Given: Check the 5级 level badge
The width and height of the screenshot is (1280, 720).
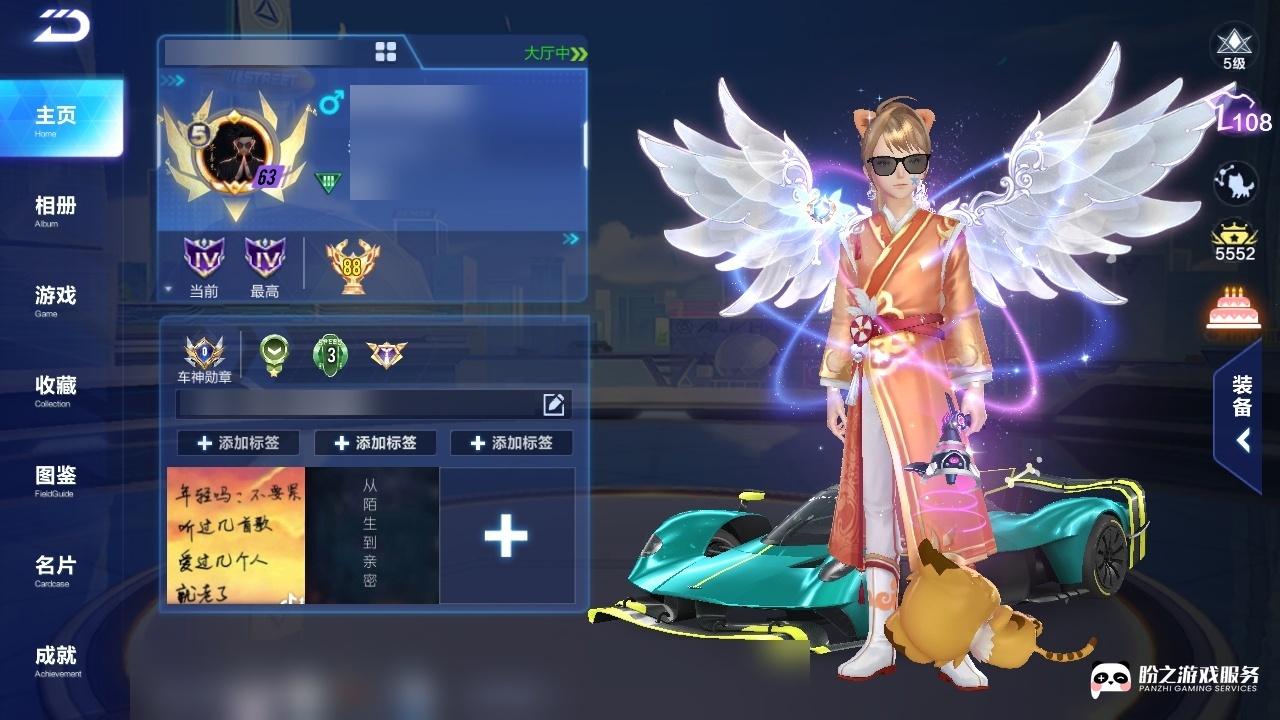Looking at the screenshot, I should (x=1234, y=47).
